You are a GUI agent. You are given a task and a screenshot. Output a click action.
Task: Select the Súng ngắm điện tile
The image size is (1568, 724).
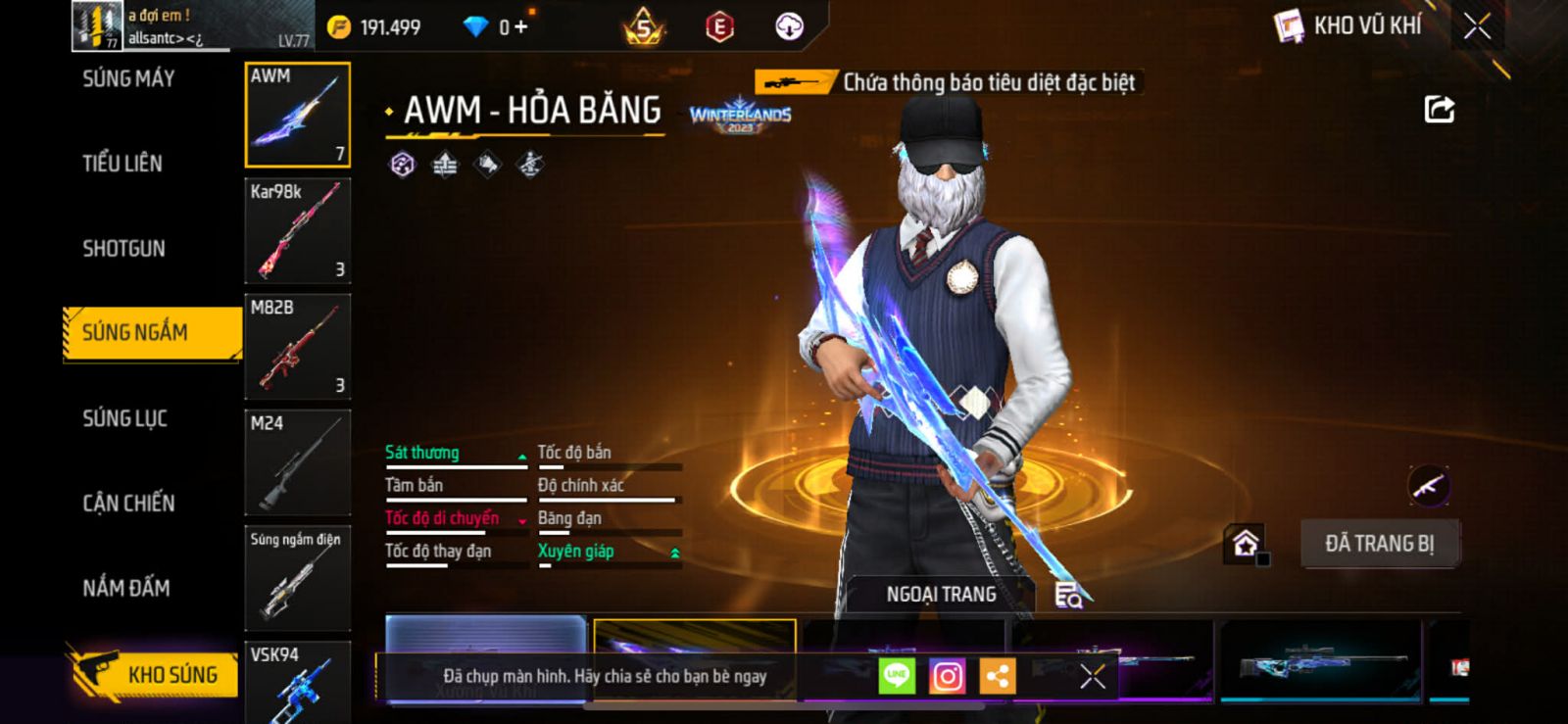(x=297, y=578)
